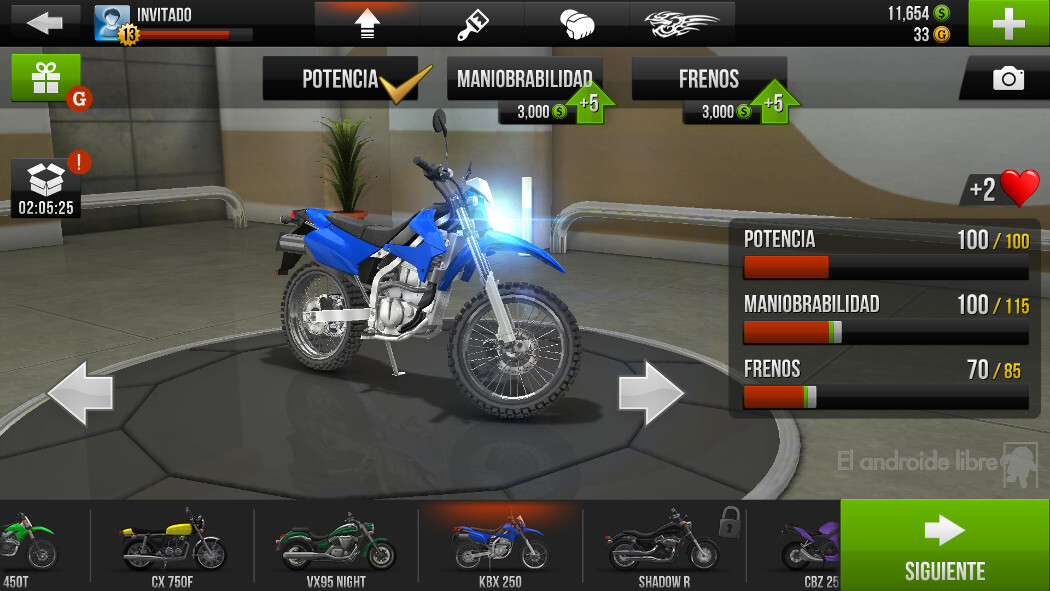Open the dragon decal tab
Image resolution: width=1050 pixels, height=591 pixels.
[682, 23]
